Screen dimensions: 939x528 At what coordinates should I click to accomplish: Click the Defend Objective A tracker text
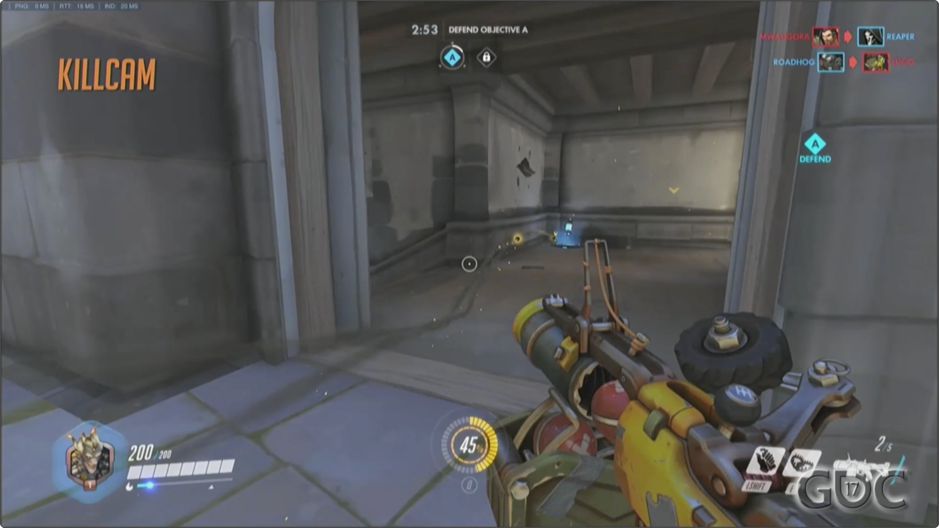tap(488, 30)
